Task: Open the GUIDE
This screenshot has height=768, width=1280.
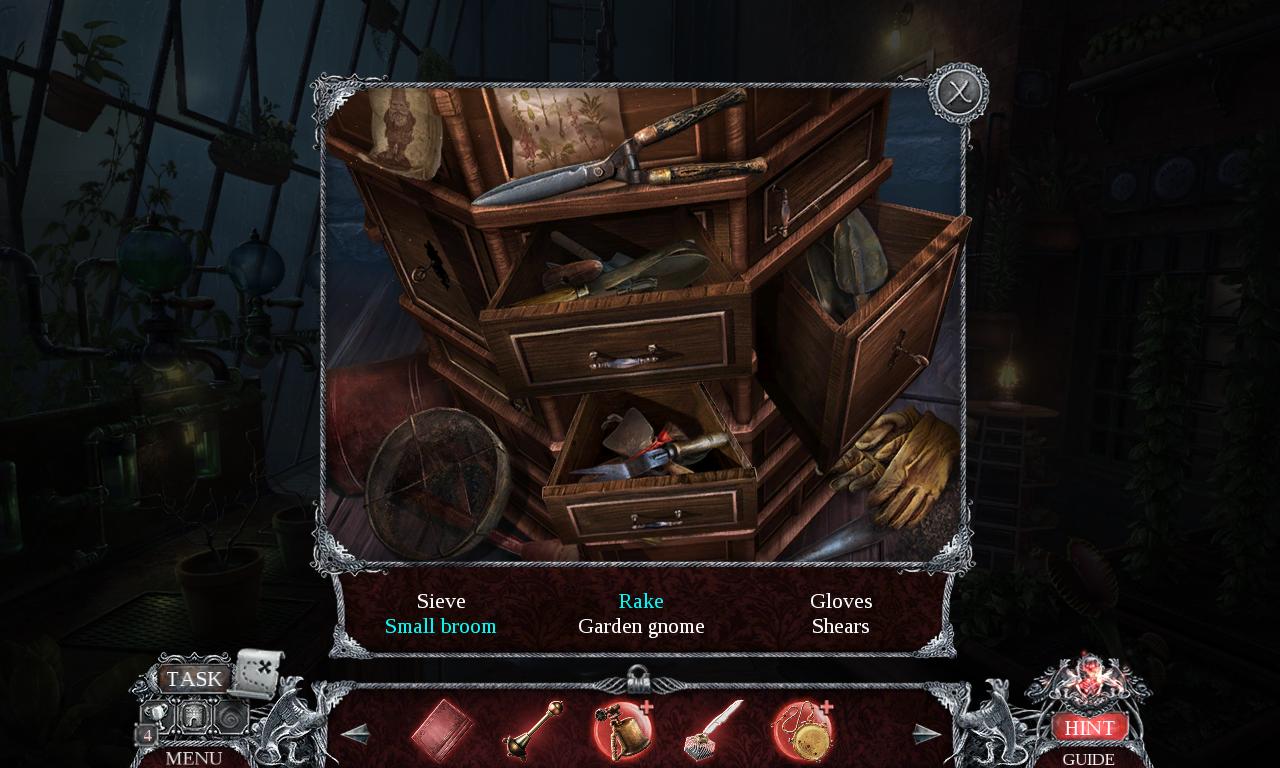Action: 1088,759
